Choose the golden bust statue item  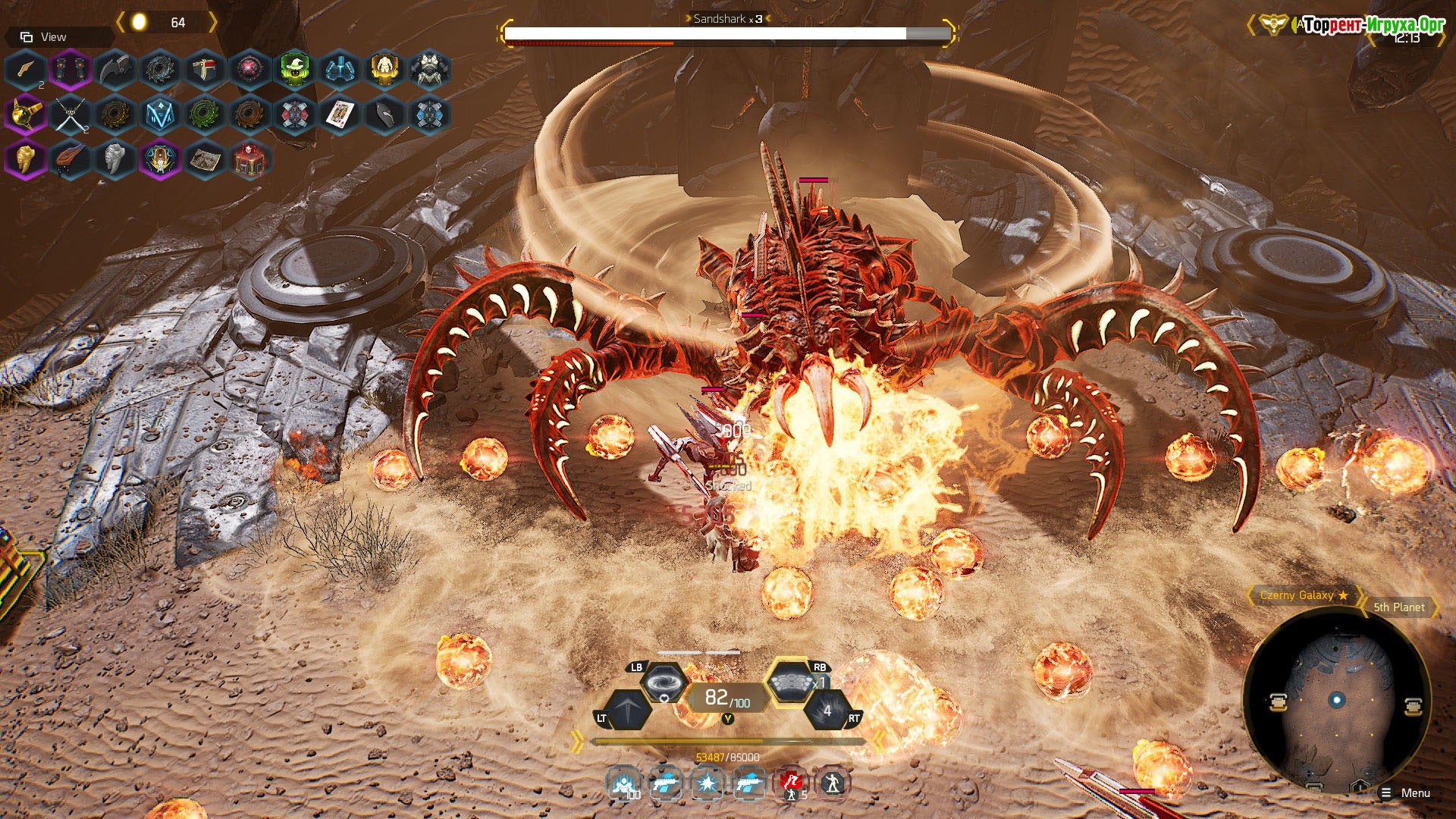[25, 160]
